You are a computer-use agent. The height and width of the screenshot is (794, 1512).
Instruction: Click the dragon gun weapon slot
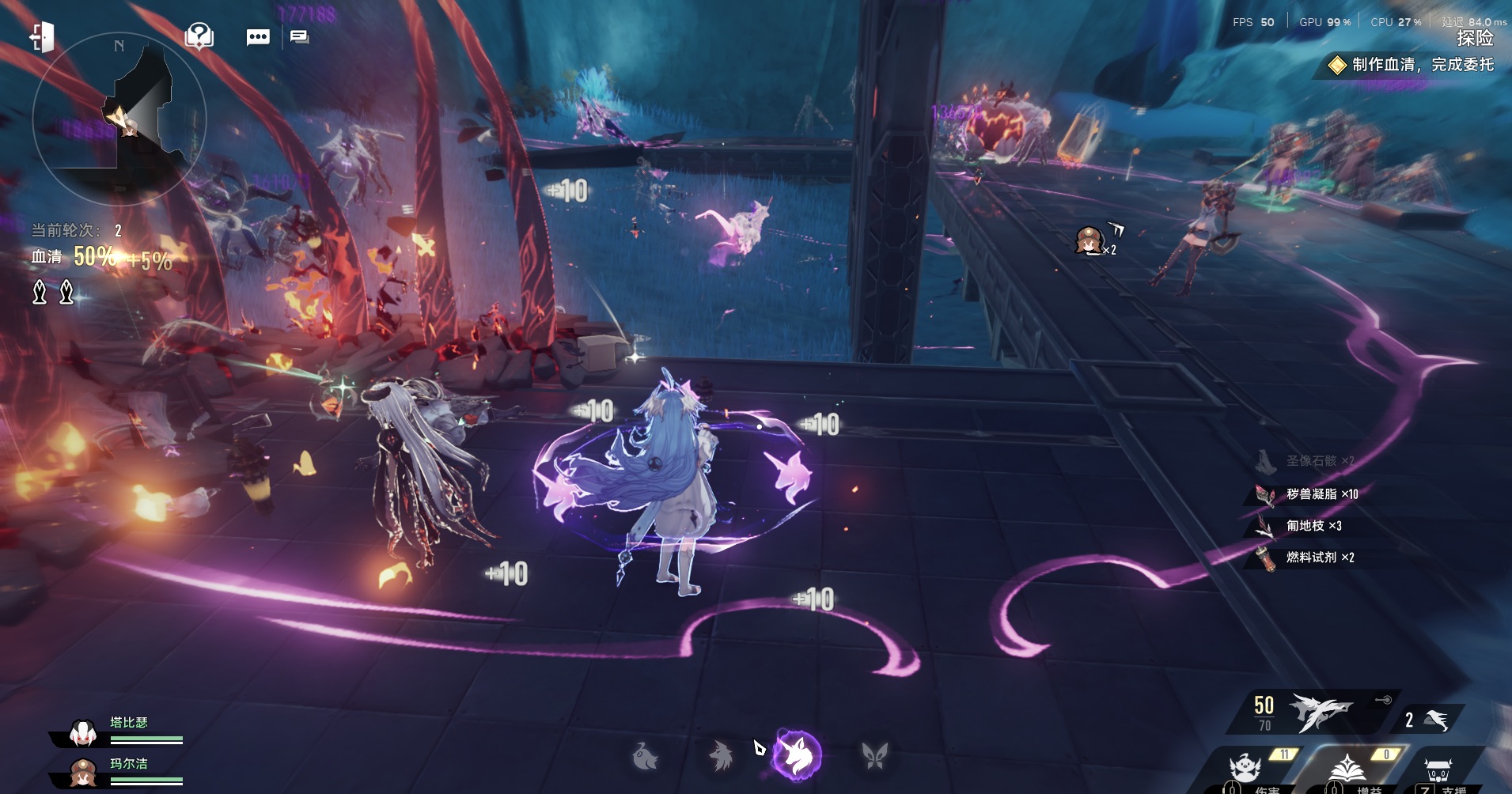pyautogui.click(x=1317, y=712)
